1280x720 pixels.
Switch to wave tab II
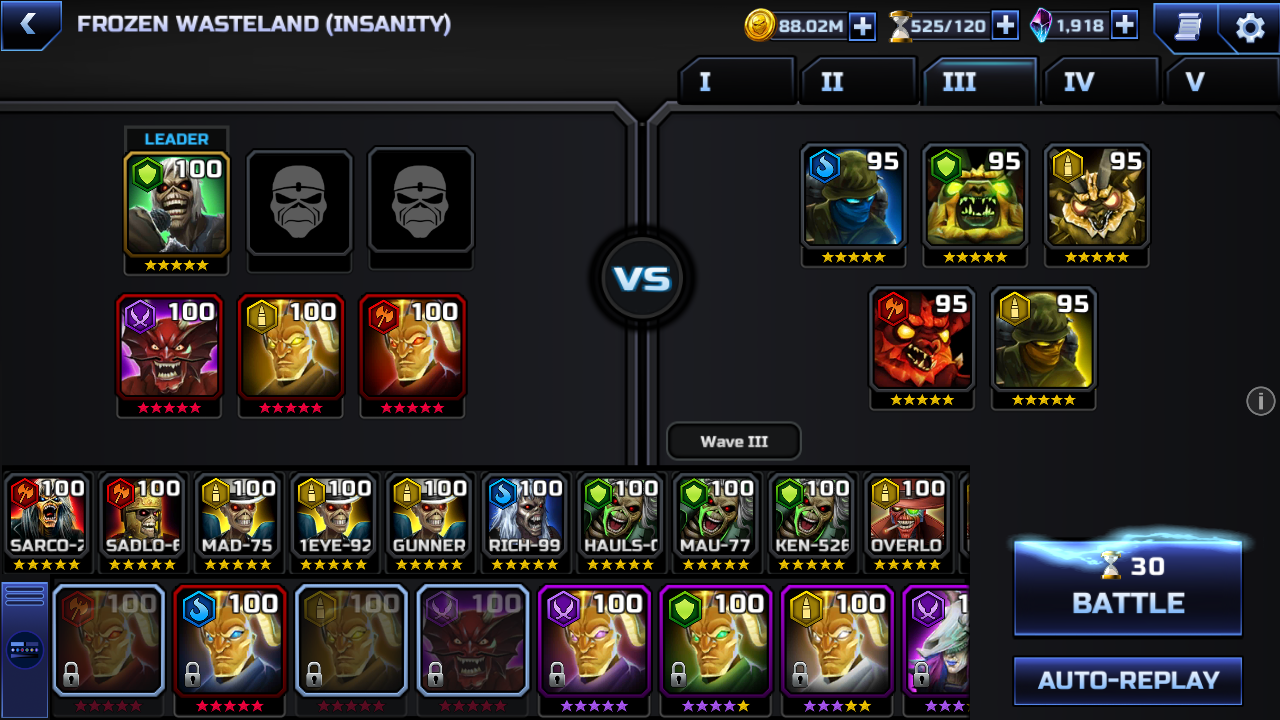point(857,82)
